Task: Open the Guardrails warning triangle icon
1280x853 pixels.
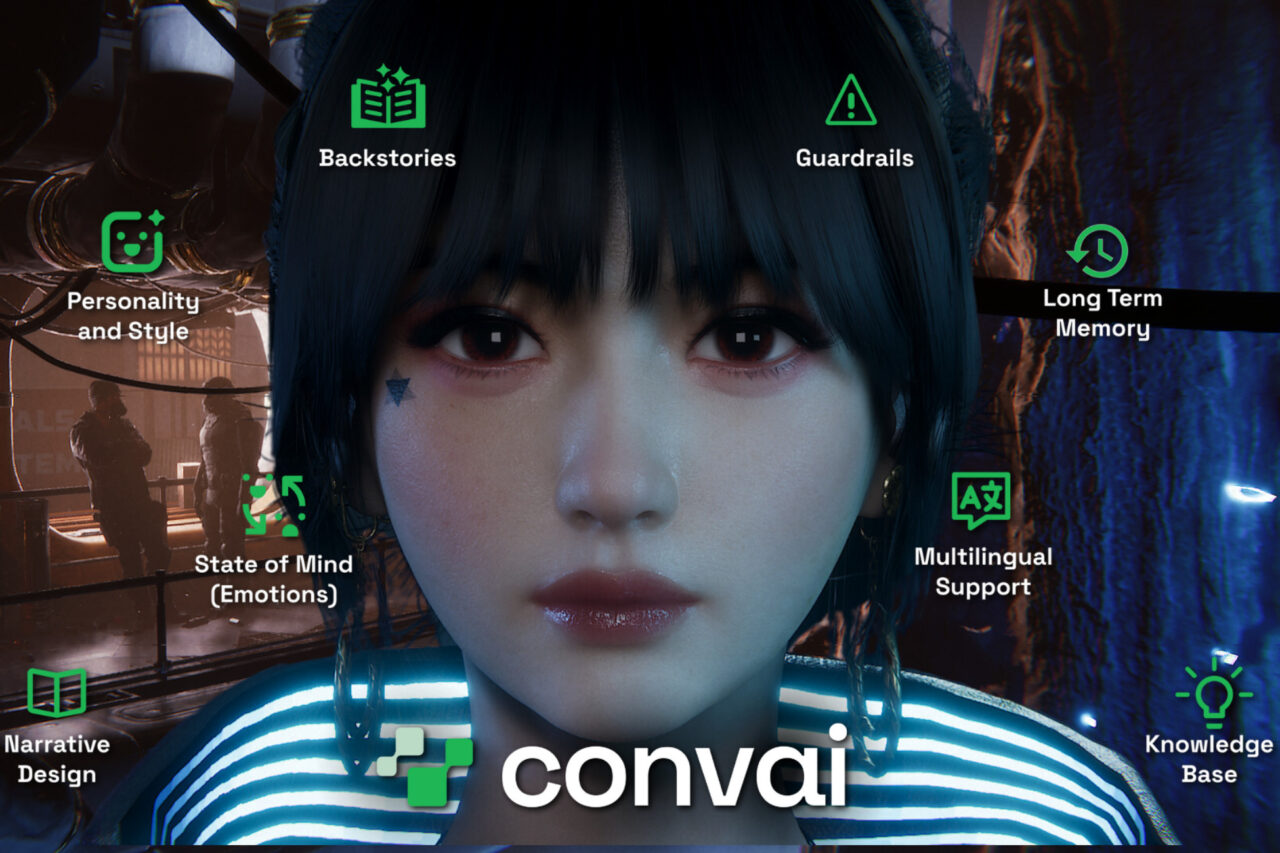Action: [851, 101]
